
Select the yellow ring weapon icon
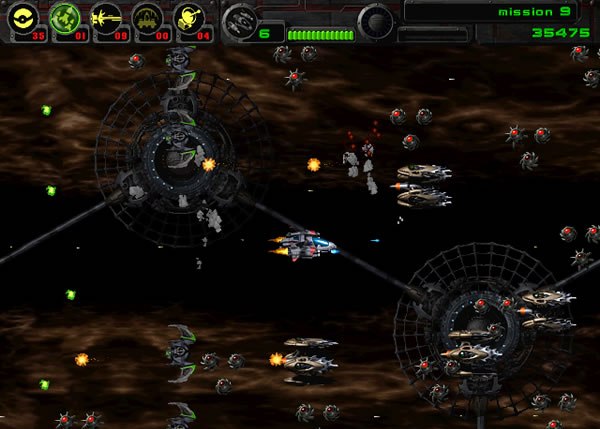pos(25,19)
